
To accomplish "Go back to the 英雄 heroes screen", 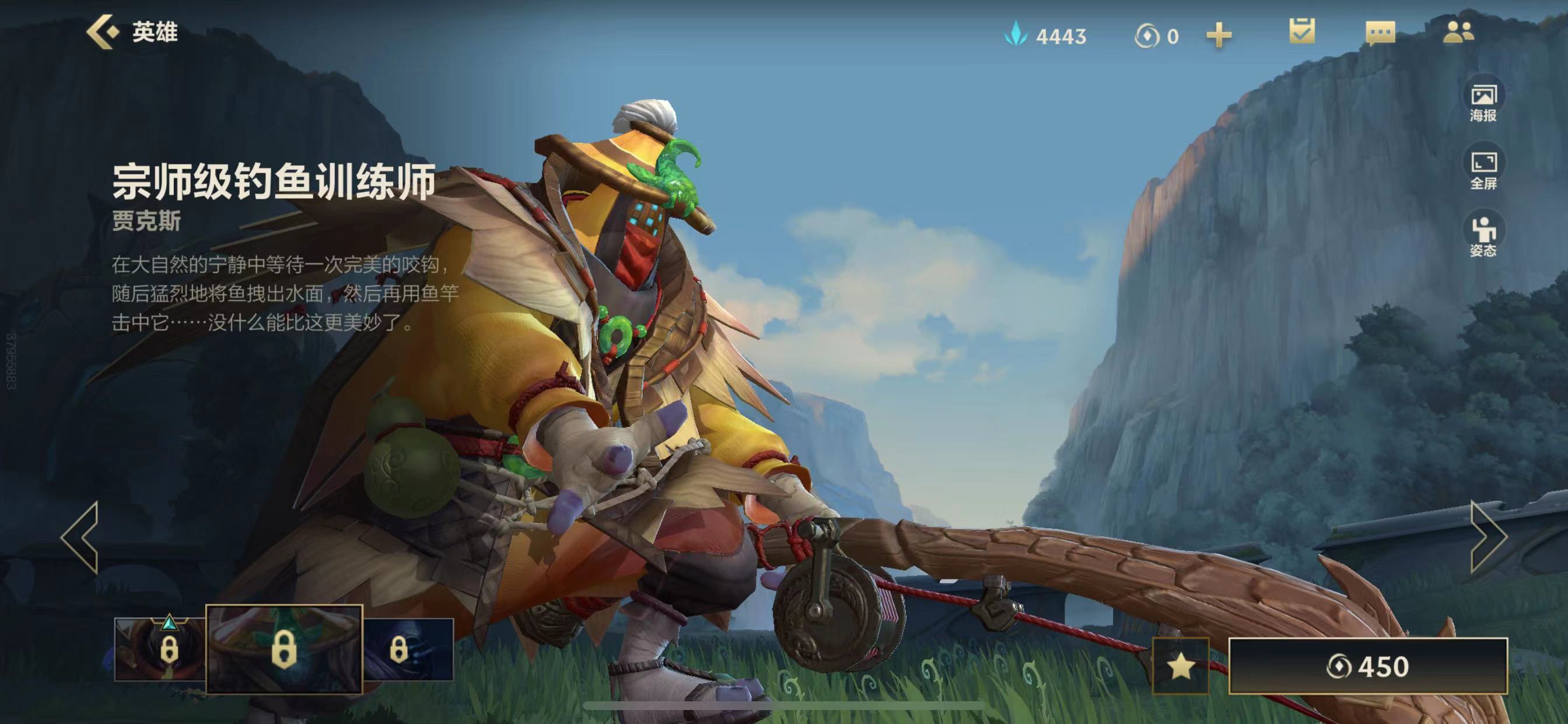I will (131, 31).
